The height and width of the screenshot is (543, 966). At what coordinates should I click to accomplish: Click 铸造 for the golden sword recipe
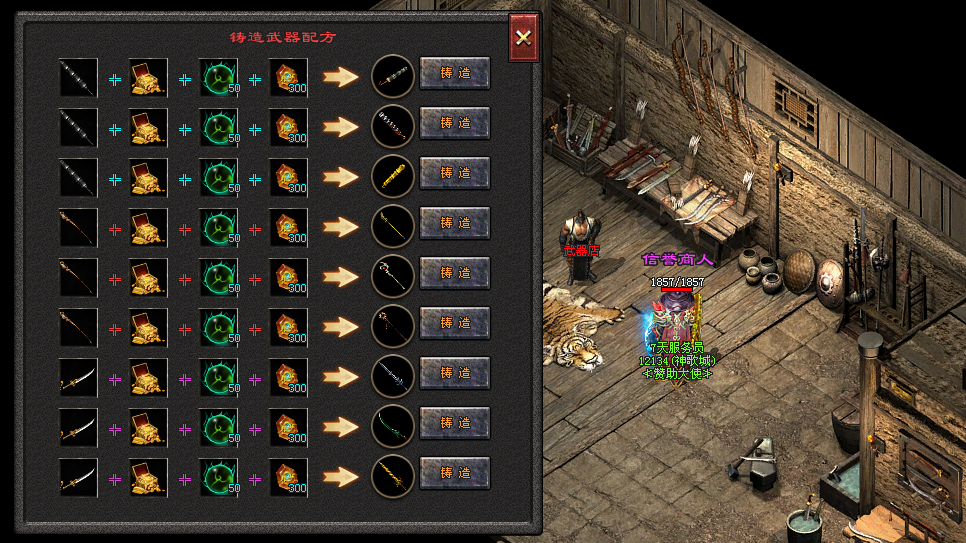pos(454,473)
